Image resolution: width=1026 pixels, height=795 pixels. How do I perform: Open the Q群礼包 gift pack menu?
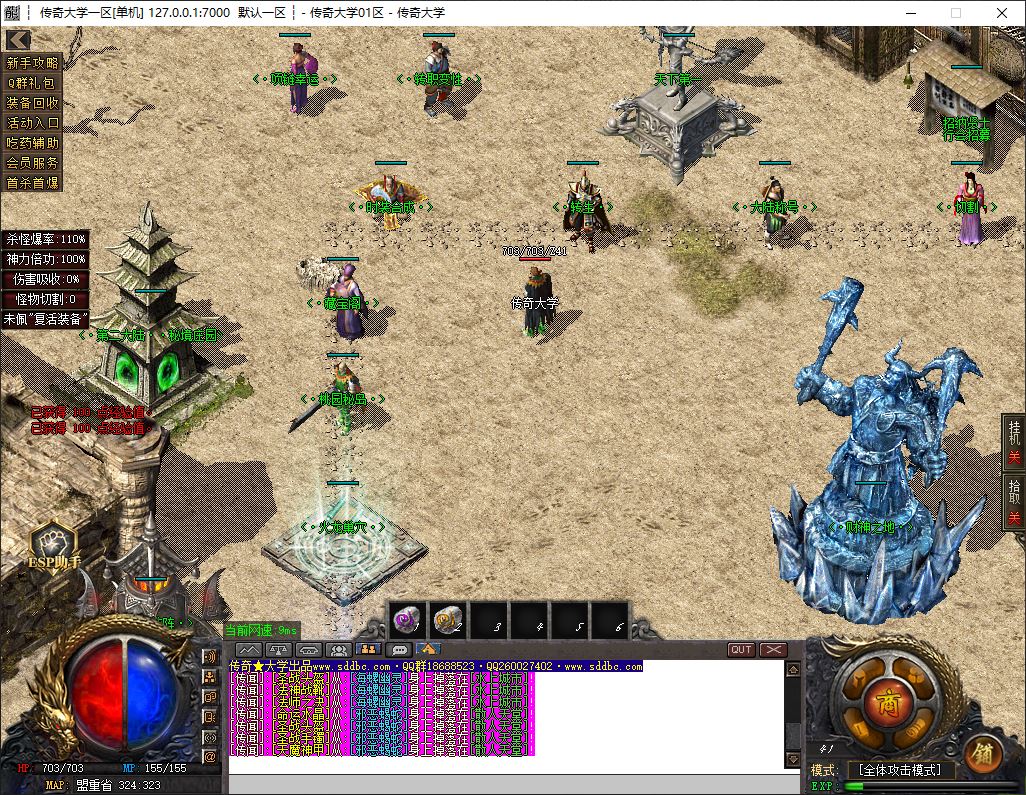tap(33, 82)
